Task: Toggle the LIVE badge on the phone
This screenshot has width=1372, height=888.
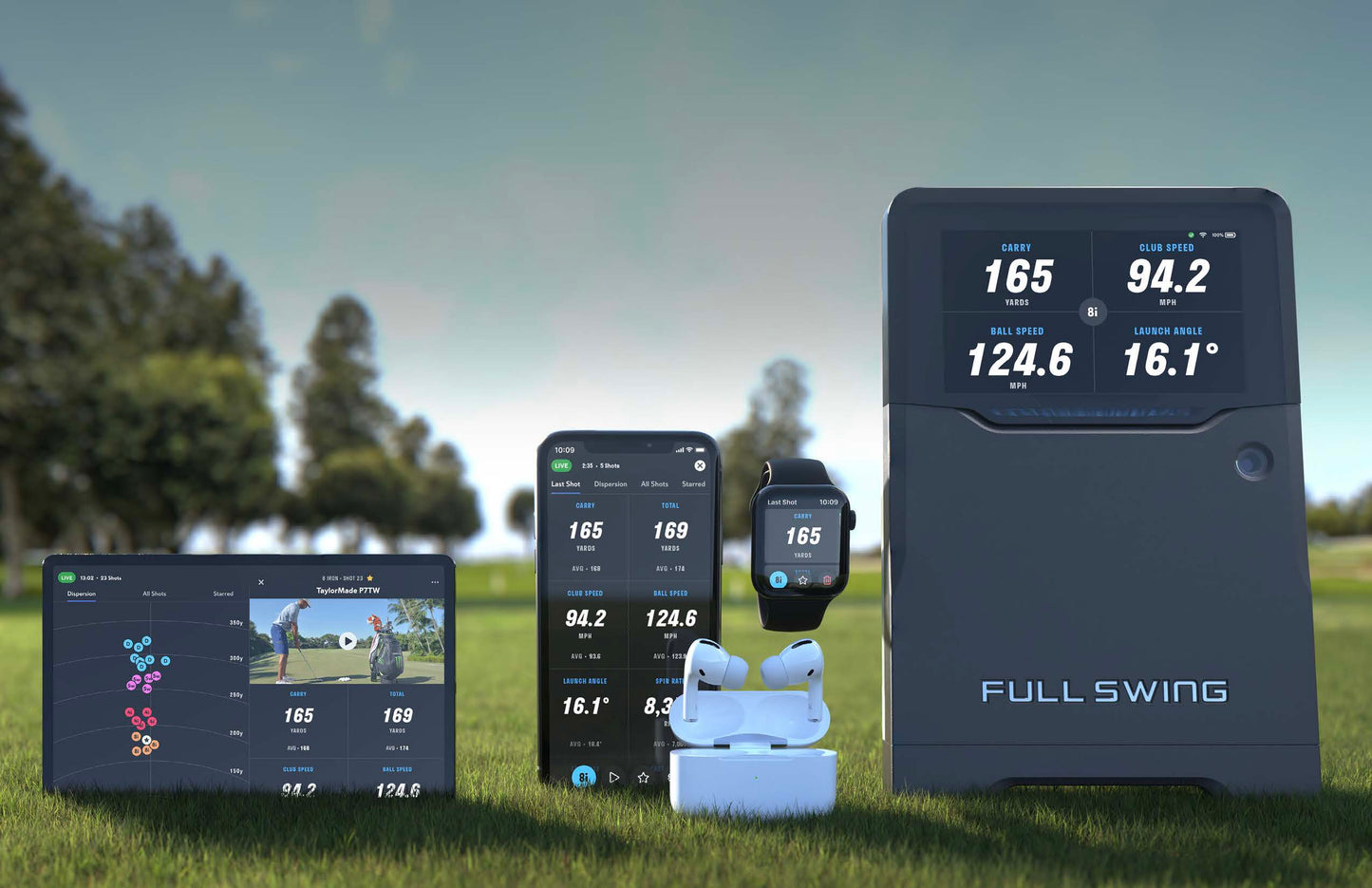Action: (560, 464)
